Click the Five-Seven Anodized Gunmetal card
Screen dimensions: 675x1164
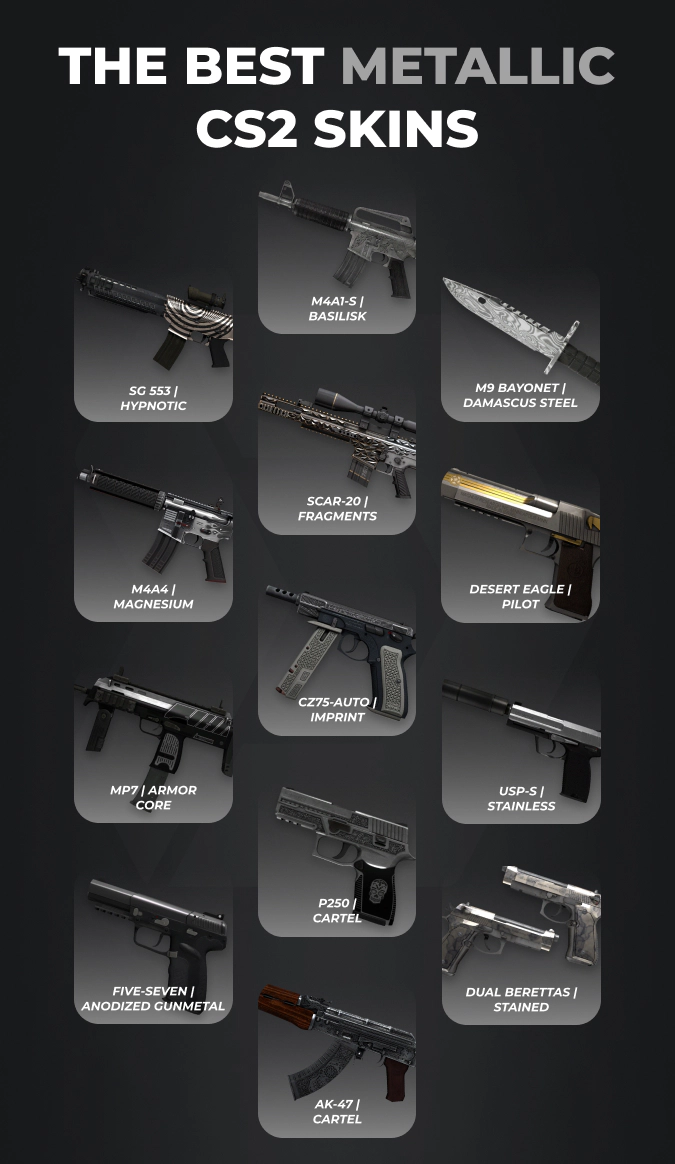point(153,947)
